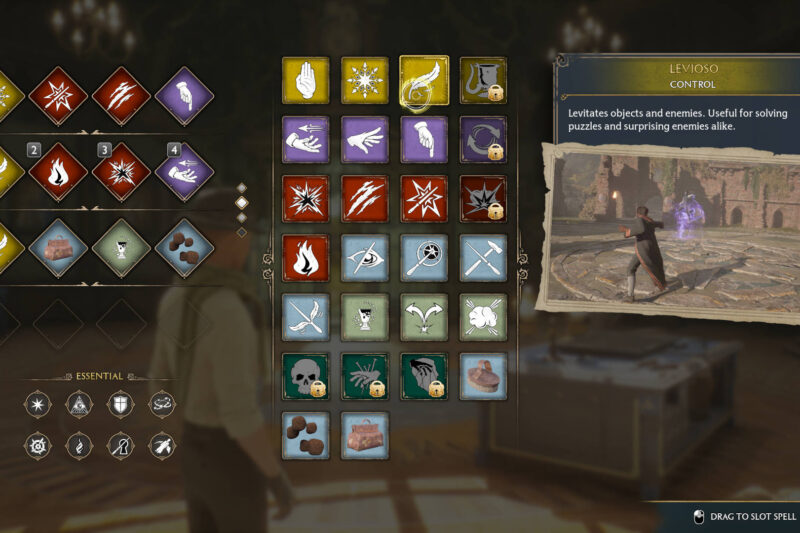Screen dimensions: 800x533
Task: Select the beast petting brush tile
Action: pos(483,376)
